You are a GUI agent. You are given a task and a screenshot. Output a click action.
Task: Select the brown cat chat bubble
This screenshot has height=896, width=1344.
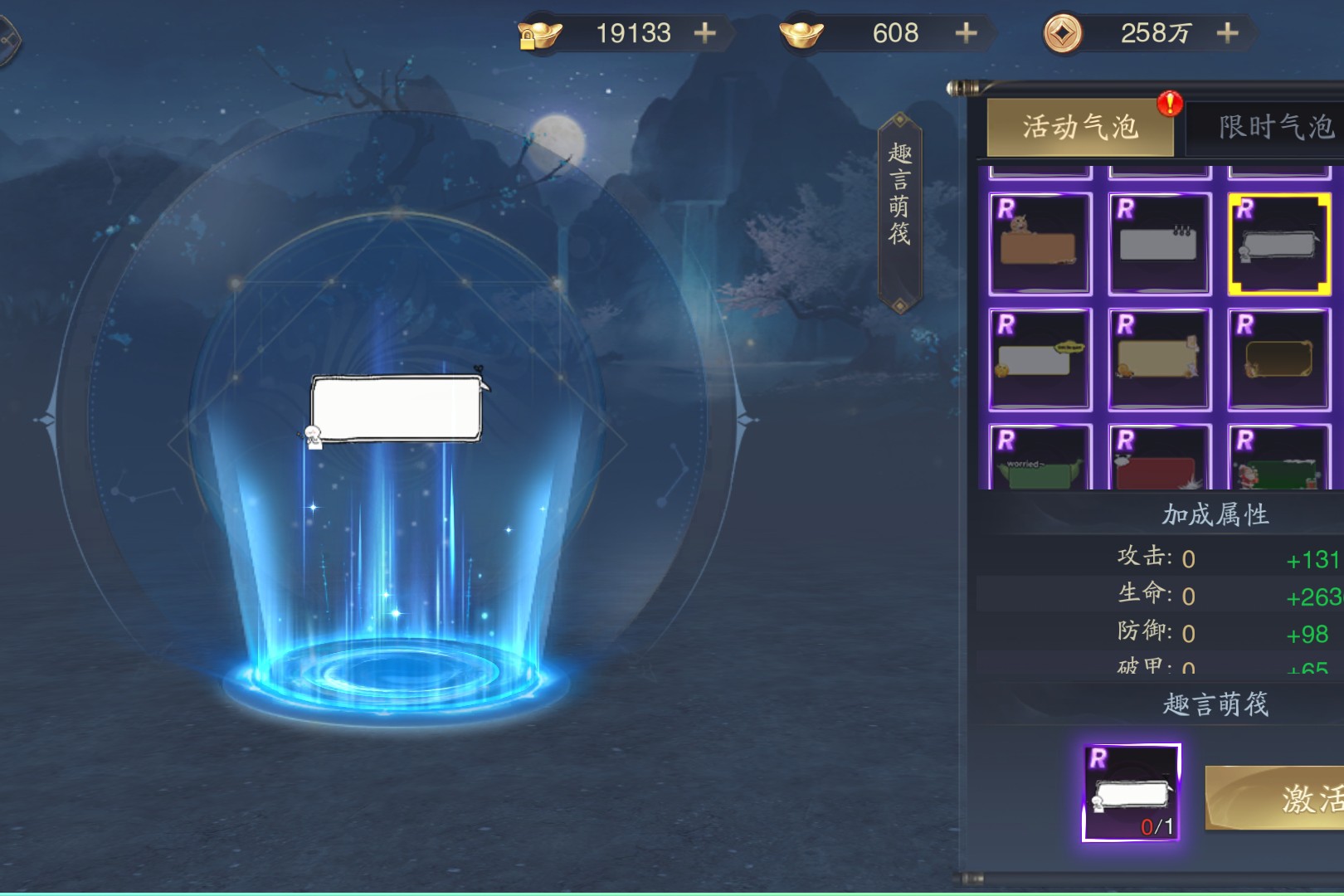click(x=1040, y=244)
